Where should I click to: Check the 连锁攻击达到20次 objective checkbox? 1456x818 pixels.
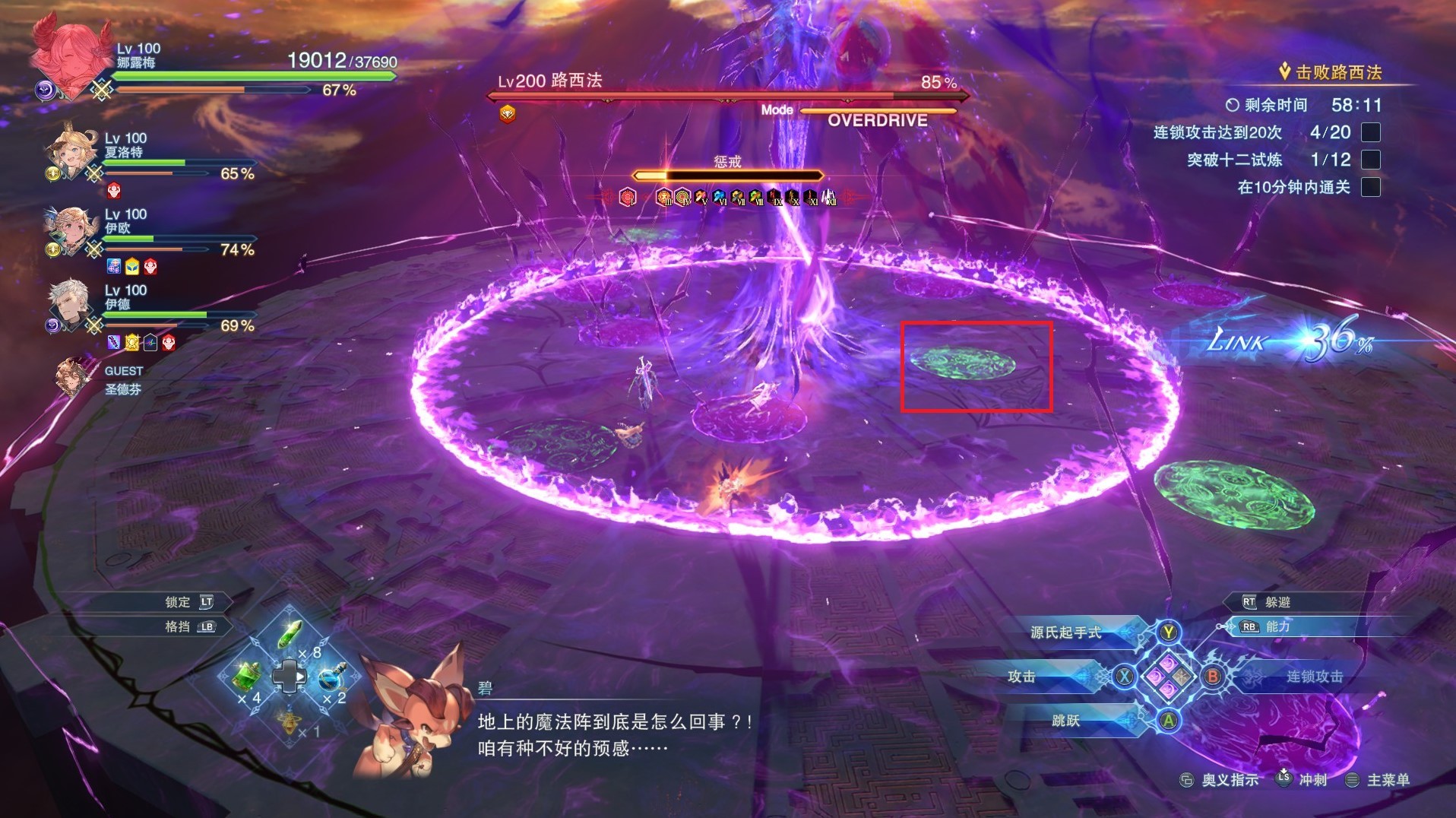[1369, 132]
